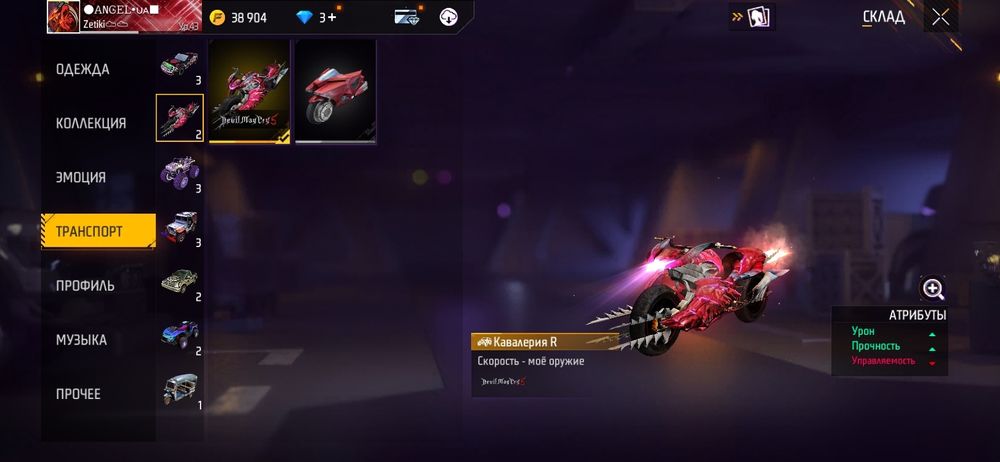Screen dimensions: 1000x462
Task: Pick the purple monster truck vehicle type
Action: (x=180, y=173)
